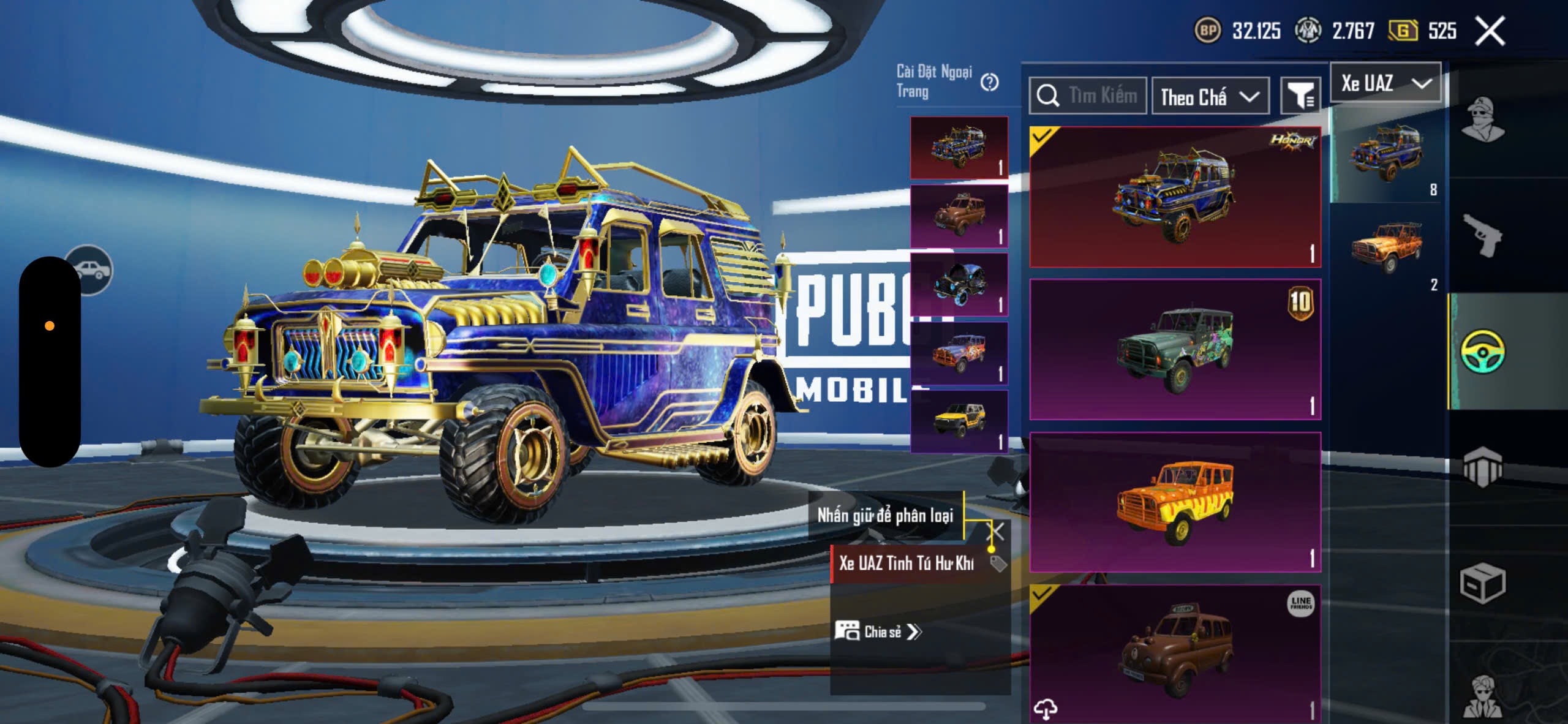This screenshot has width=1568, height=724.
Task: Open the Theo Chế sorting dropdown
Action: (1210, 97)
